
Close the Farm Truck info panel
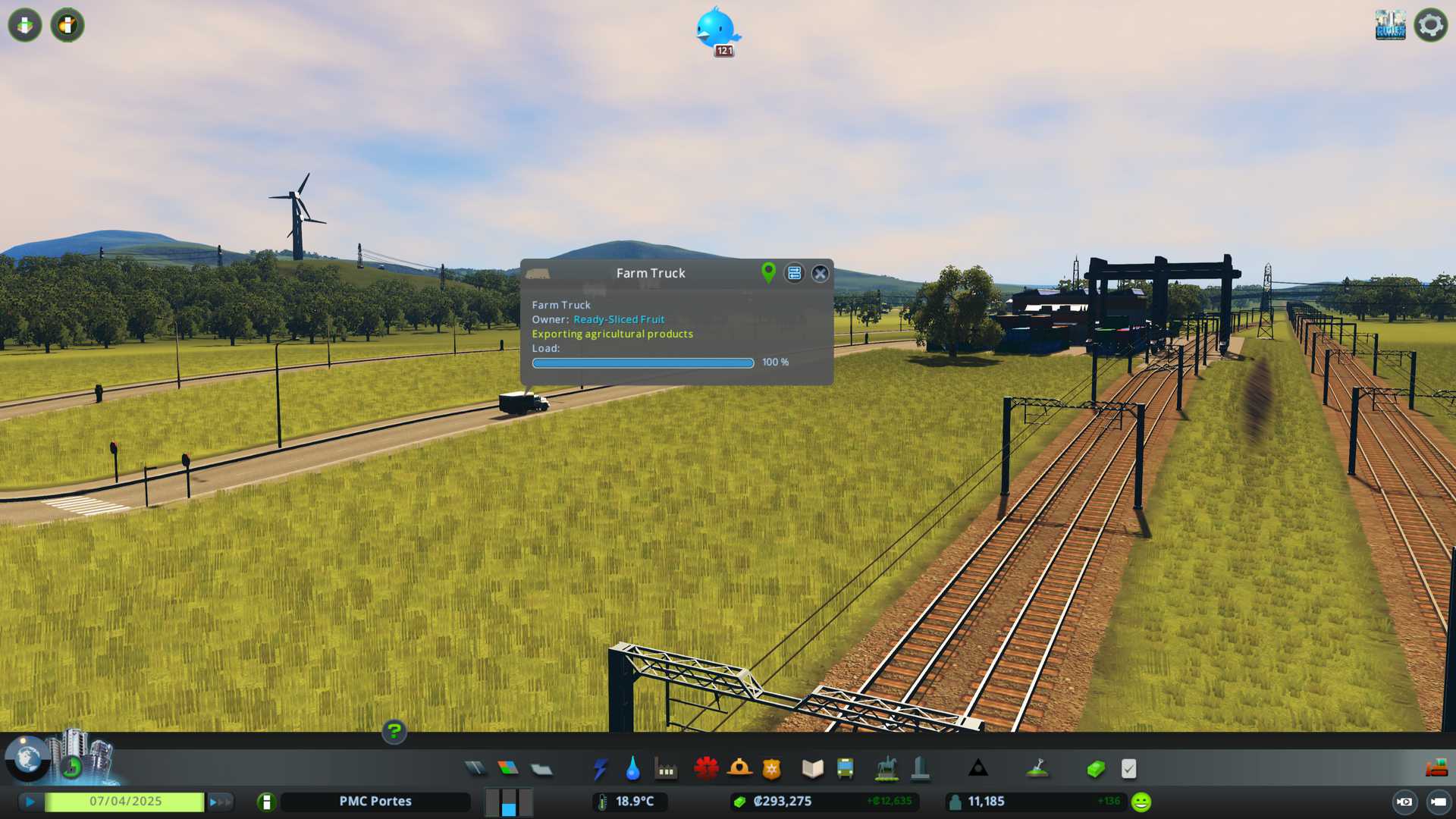coord(820,274)
